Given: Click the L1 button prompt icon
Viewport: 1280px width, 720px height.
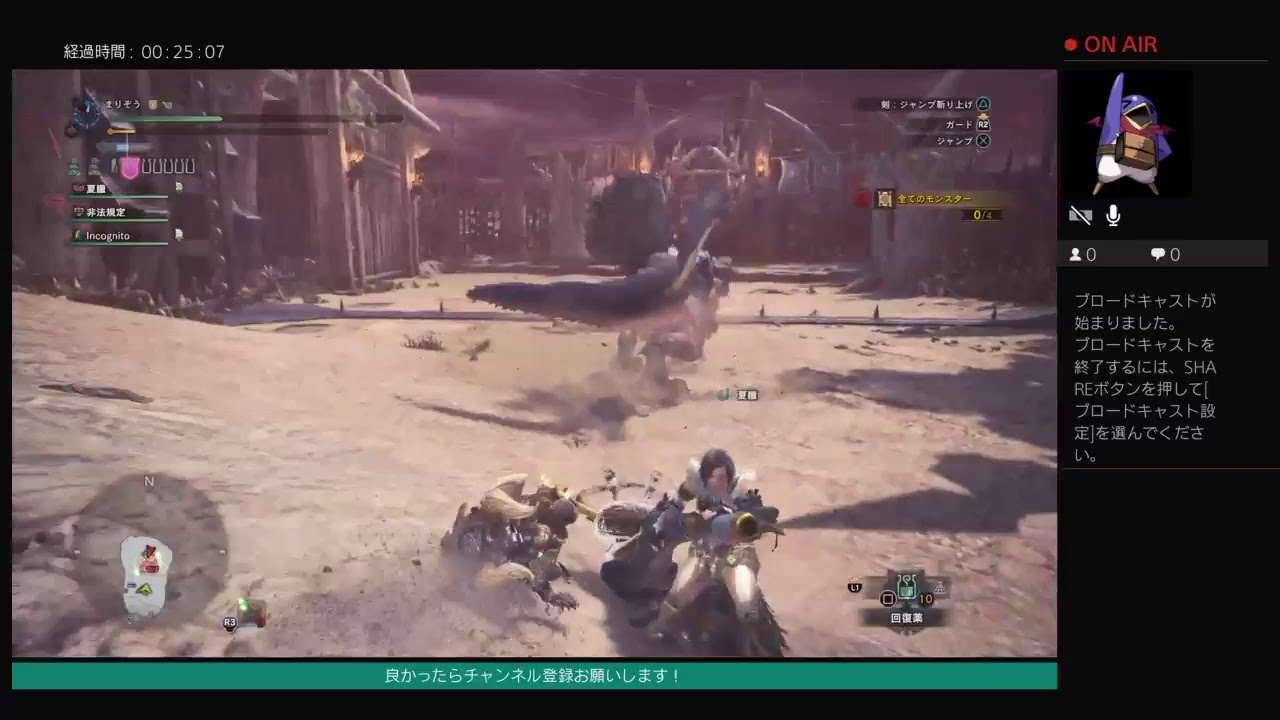Looking at the screenshot, I should pyautogui.click(x=853, y=589).
